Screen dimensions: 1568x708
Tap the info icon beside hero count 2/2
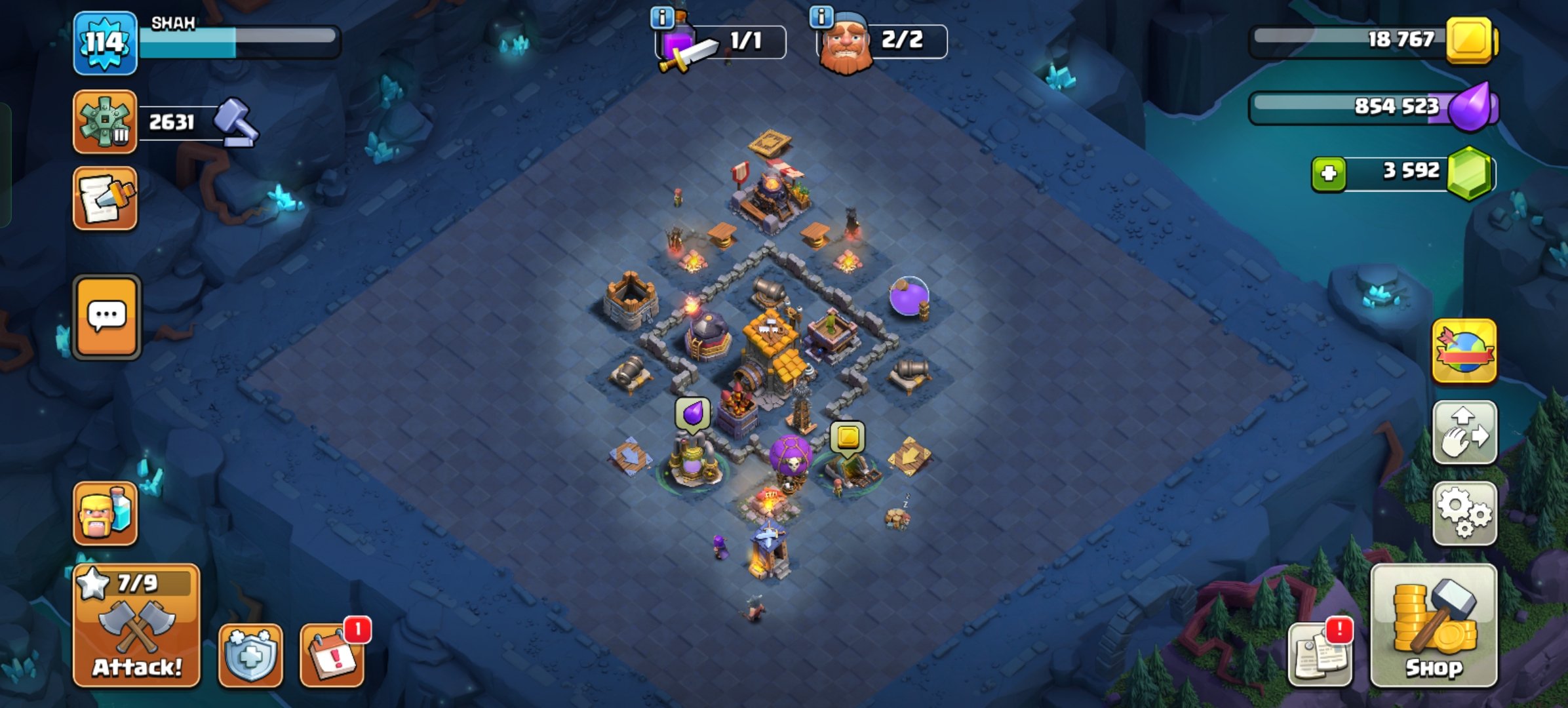(x=820, y=18)
